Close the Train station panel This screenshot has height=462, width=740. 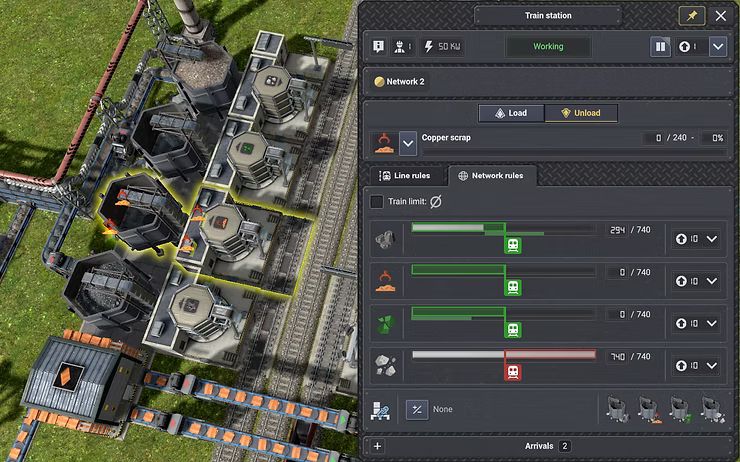720,16
